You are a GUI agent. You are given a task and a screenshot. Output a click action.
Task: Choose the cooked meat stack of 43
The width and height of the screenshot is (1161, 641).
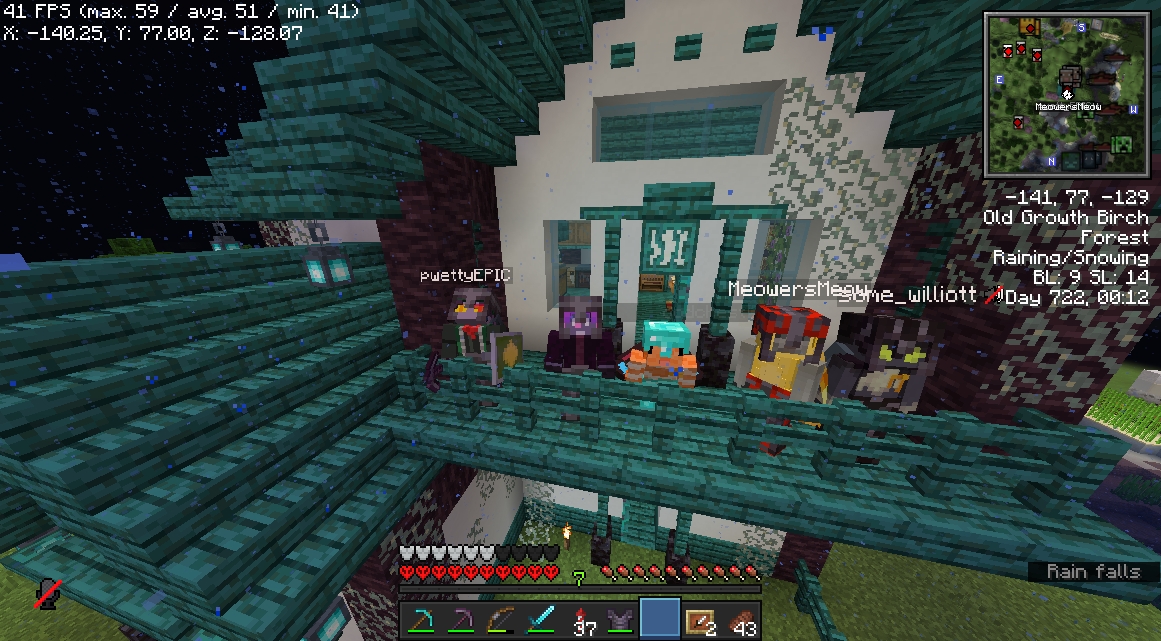(741, 621)
